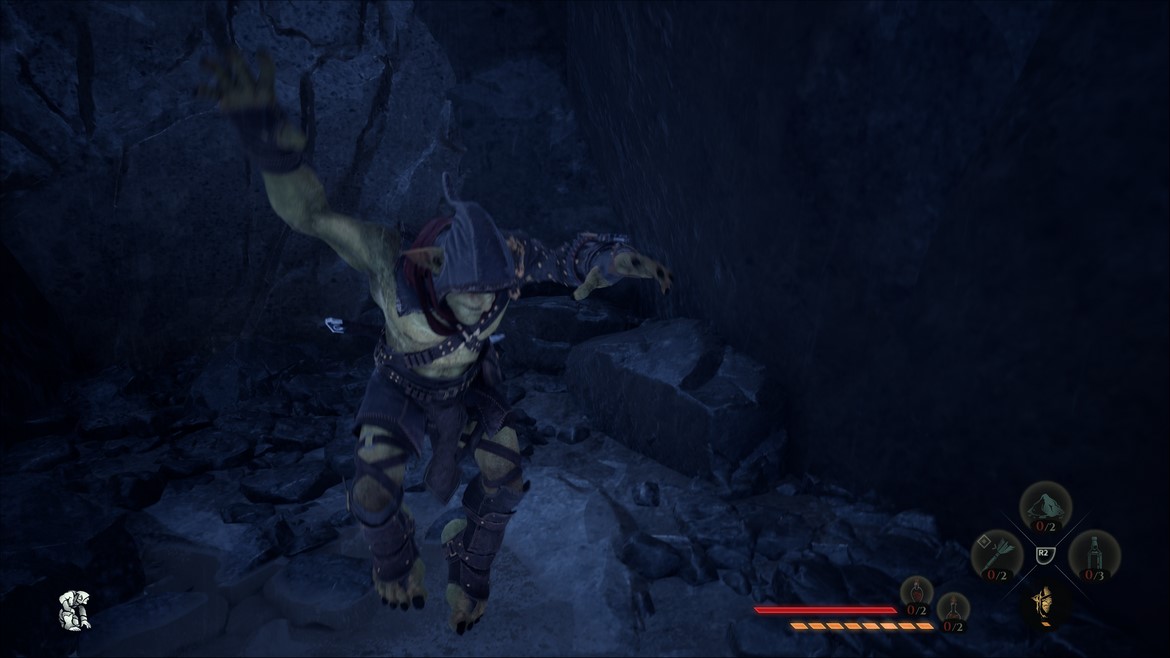Image resolution: width=1170 pixels, height=658 pixels.
Task: Click the crouching goblin stealth indicator
Action: tap(75, 610)
